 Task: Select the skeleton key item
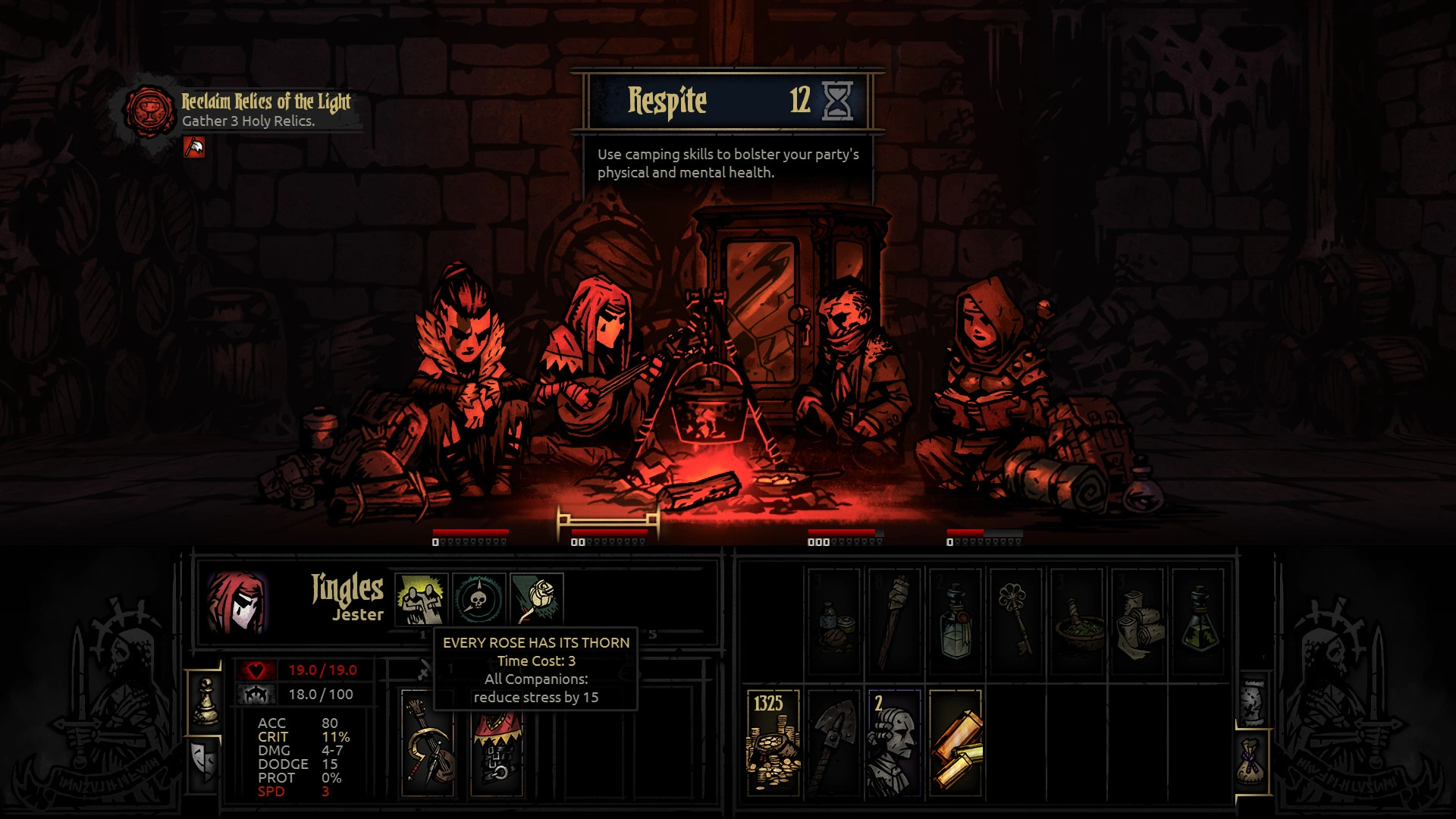[x=1016, y=622]
